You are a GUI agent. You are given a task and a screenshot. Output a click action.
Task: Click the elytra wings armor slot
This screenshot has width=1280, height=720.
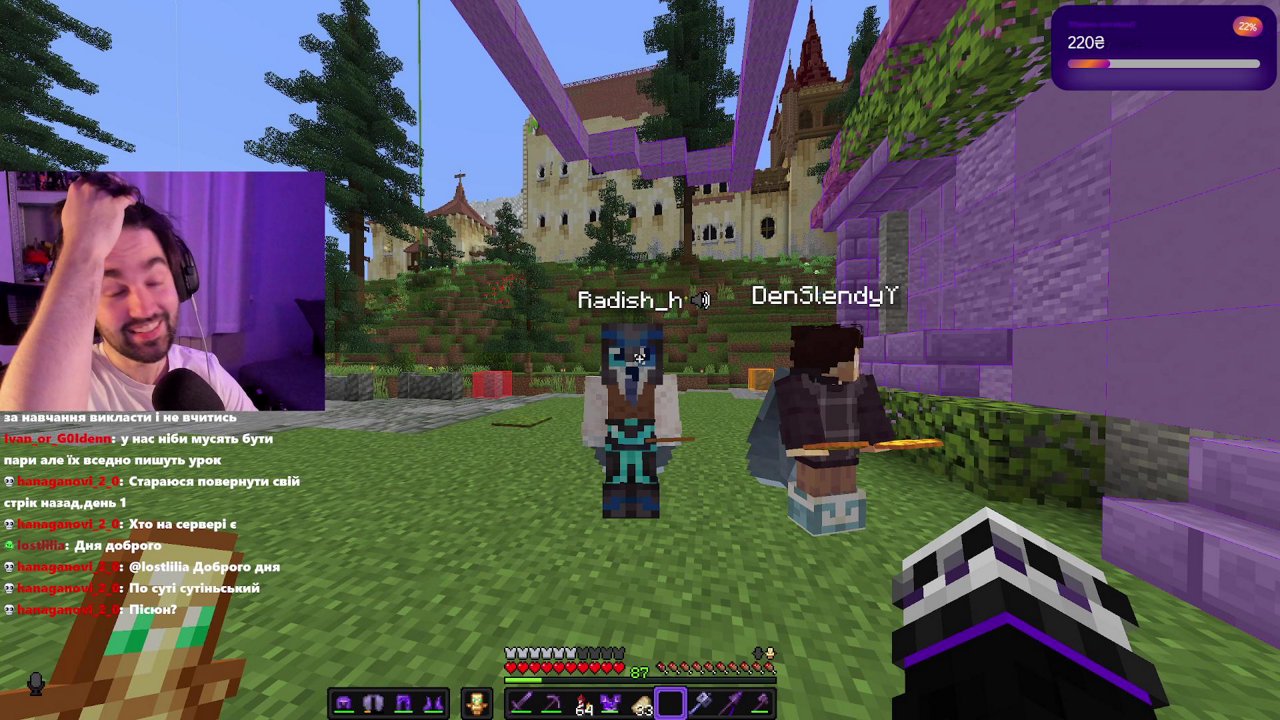(372, 702)
